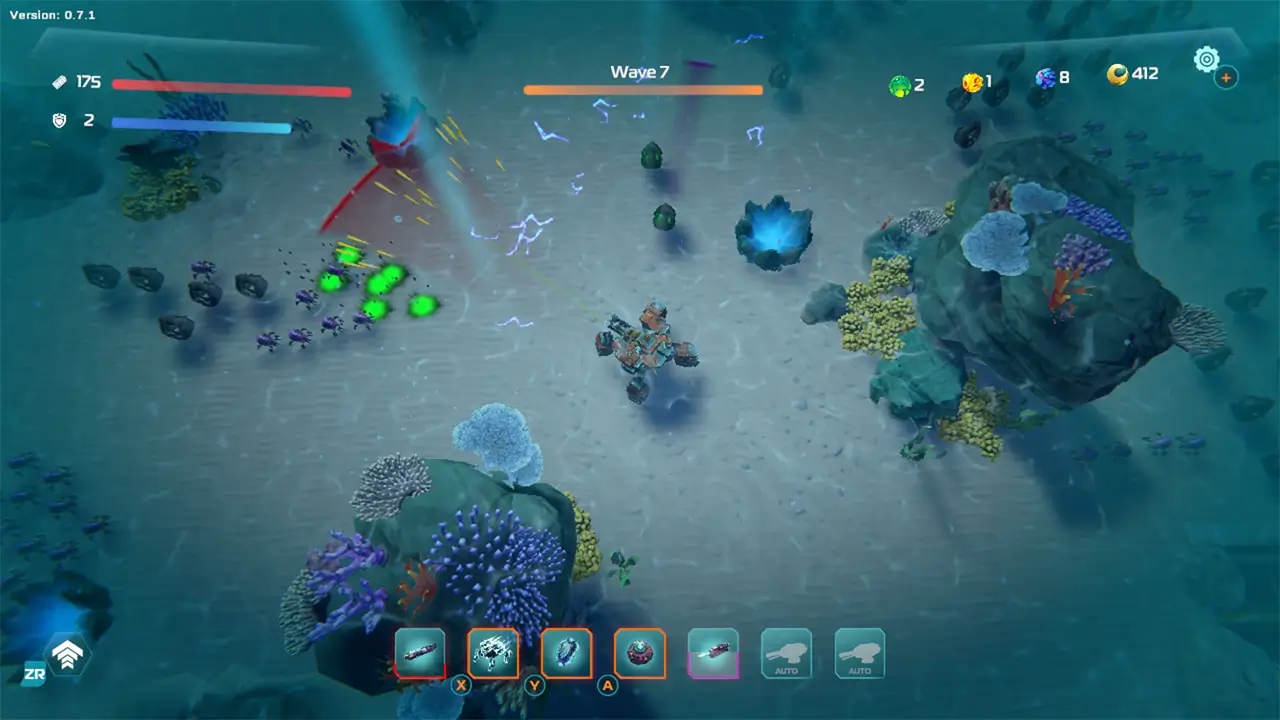Image resolution: width=1280 pixels, height=720 pixels.
Task: Click the first AUTO cannon hotbar slot
Action: point(786,653)
